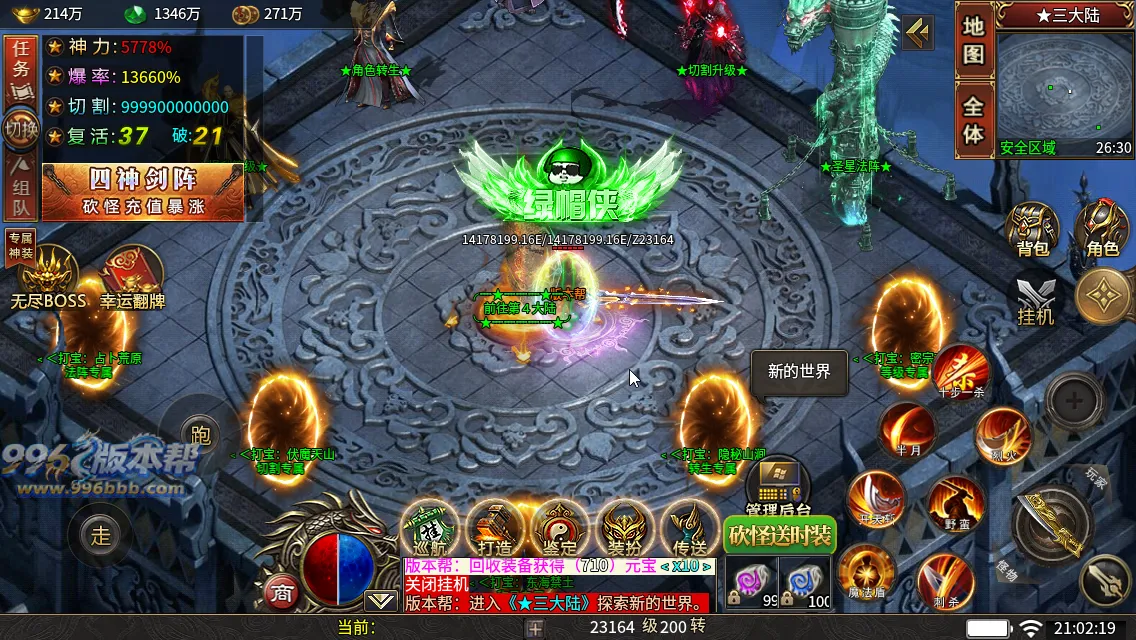Open the 无尽BOSS icon
This screenshot has height=640, width=1136.
48,276
